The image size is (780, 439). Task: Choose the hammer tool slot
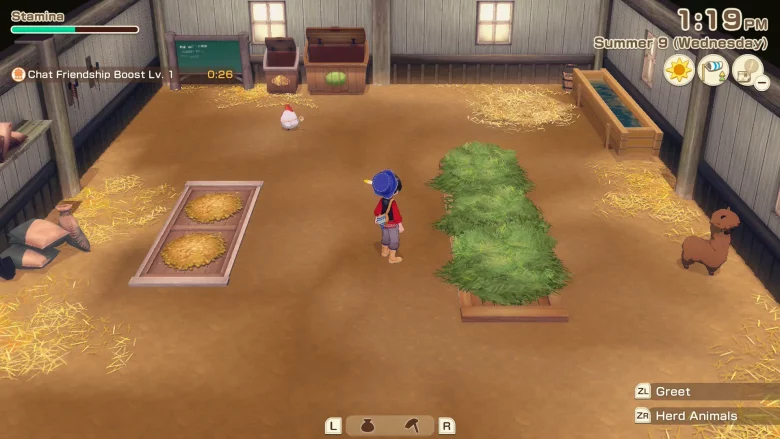coord(413,426)
